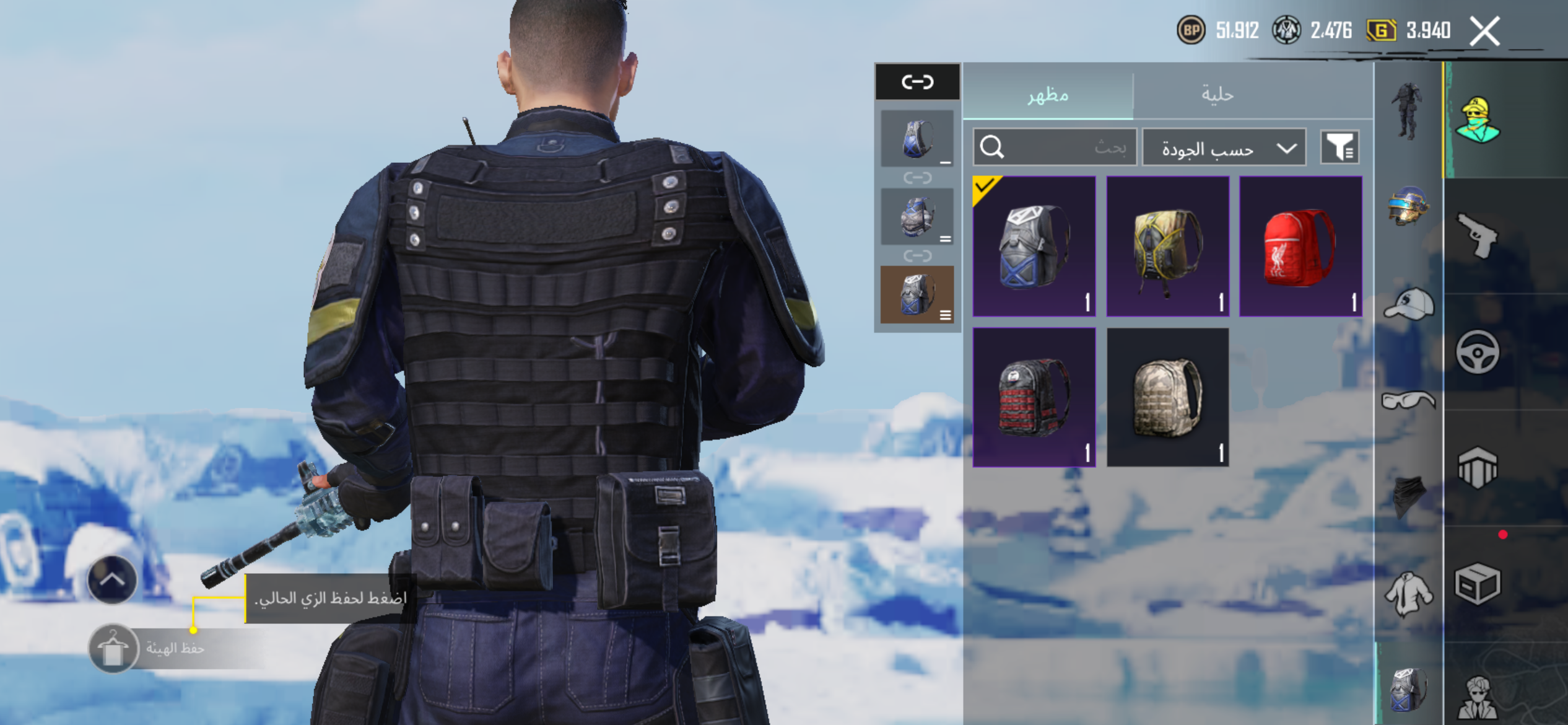This screenshot has width=1568, height=725.
Task: Open the helmet skins category
Action: [x=1408, y=206]
